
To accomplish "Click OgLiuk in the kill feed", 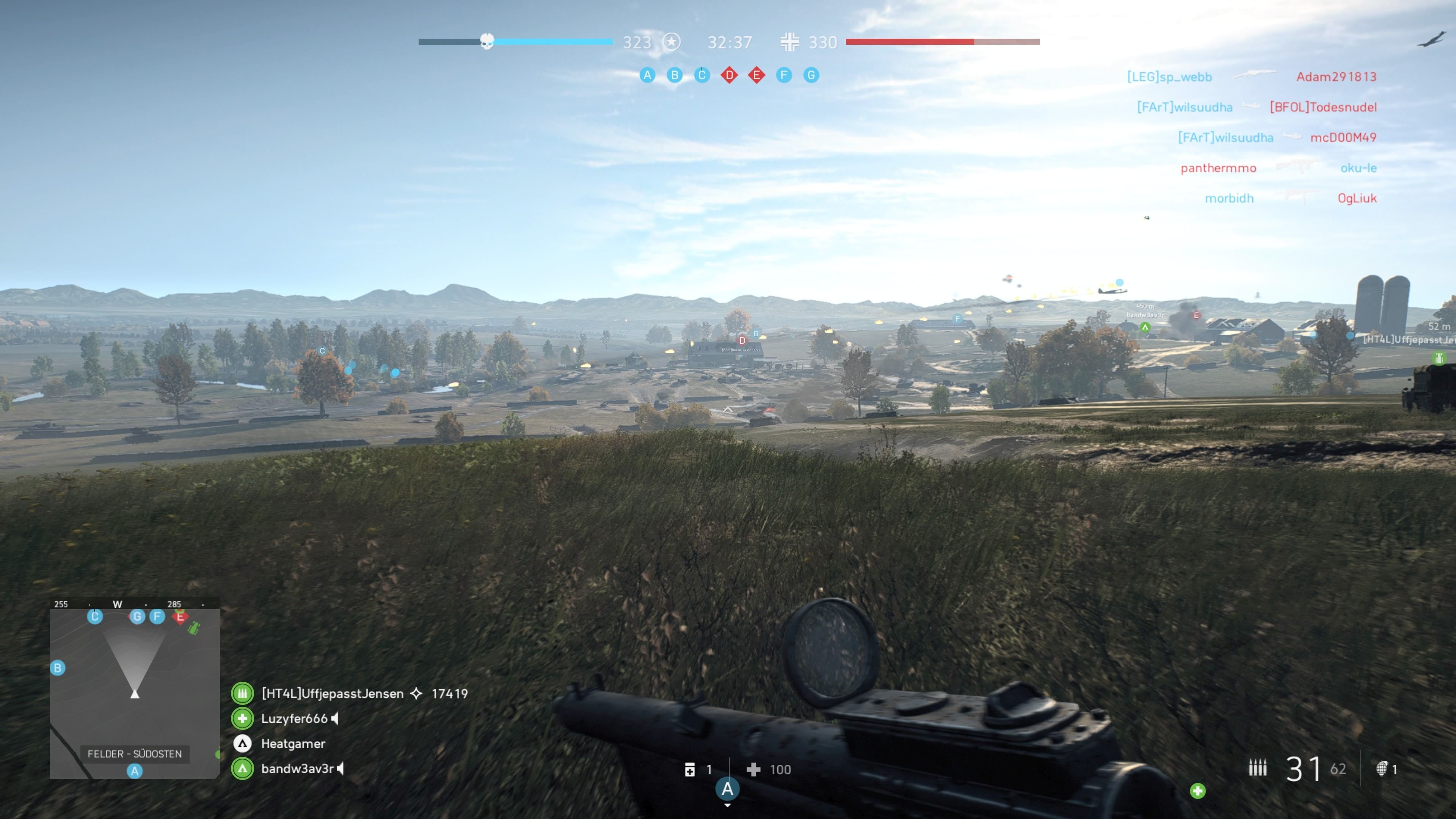I will point(1358,198).
